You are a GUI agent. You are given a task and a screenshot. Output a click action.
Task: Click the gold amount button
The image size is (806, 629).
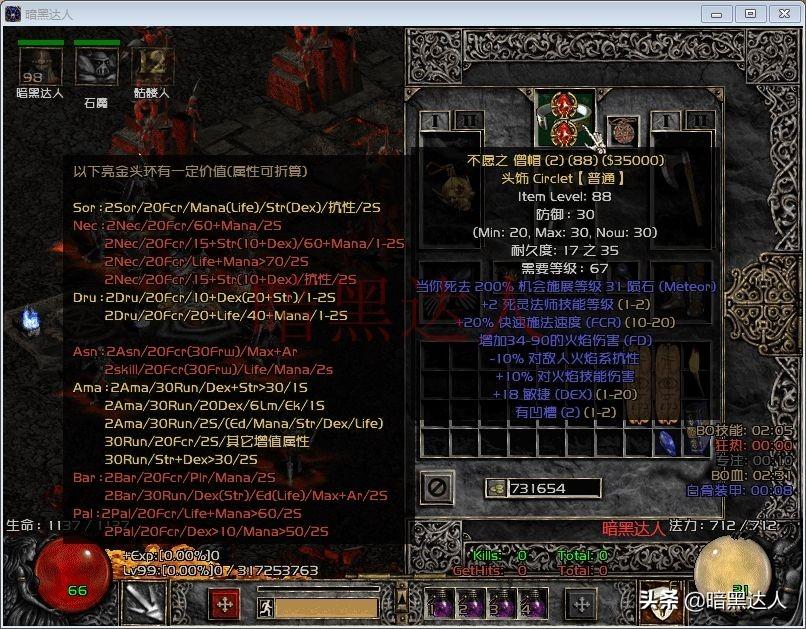coord(494,488)
